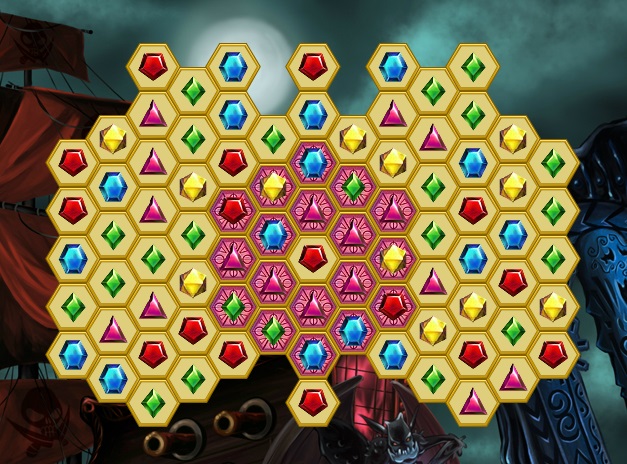
Task: Pick the lone red gem hanging beneath the board
Action: coord(313,402)
